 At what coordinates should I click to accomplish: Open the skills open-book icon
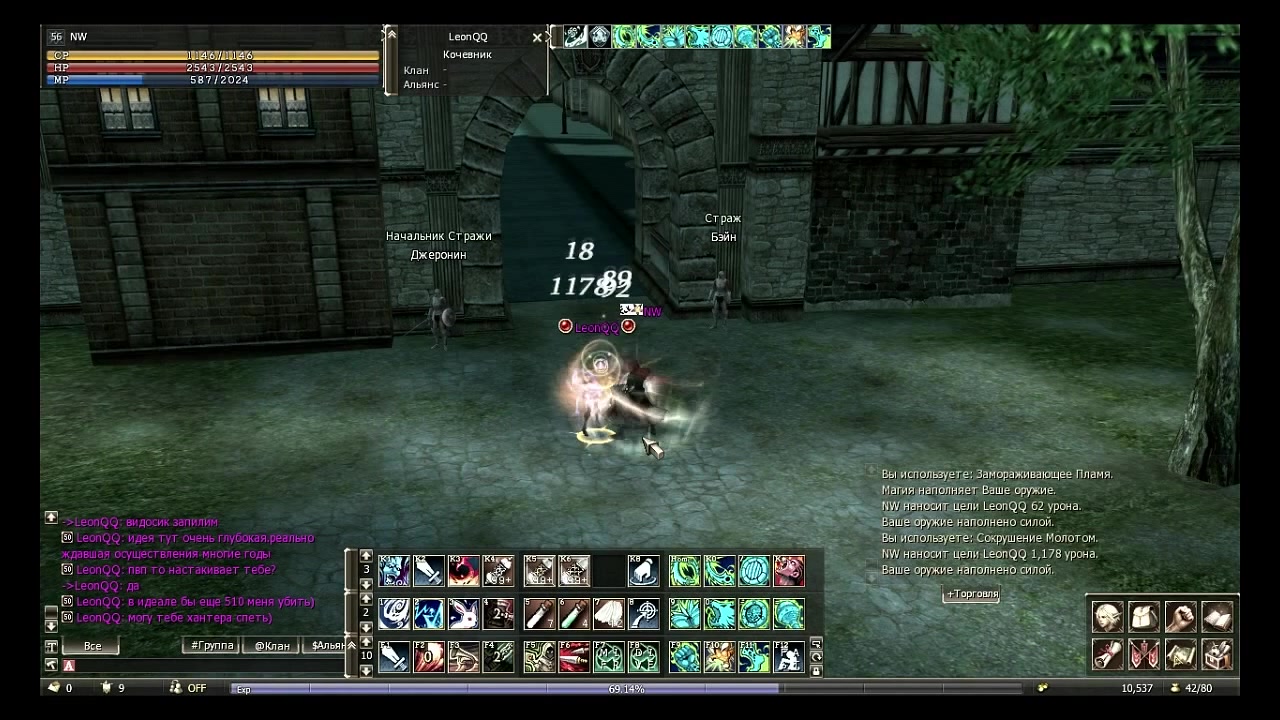[x=1216, y=616]
